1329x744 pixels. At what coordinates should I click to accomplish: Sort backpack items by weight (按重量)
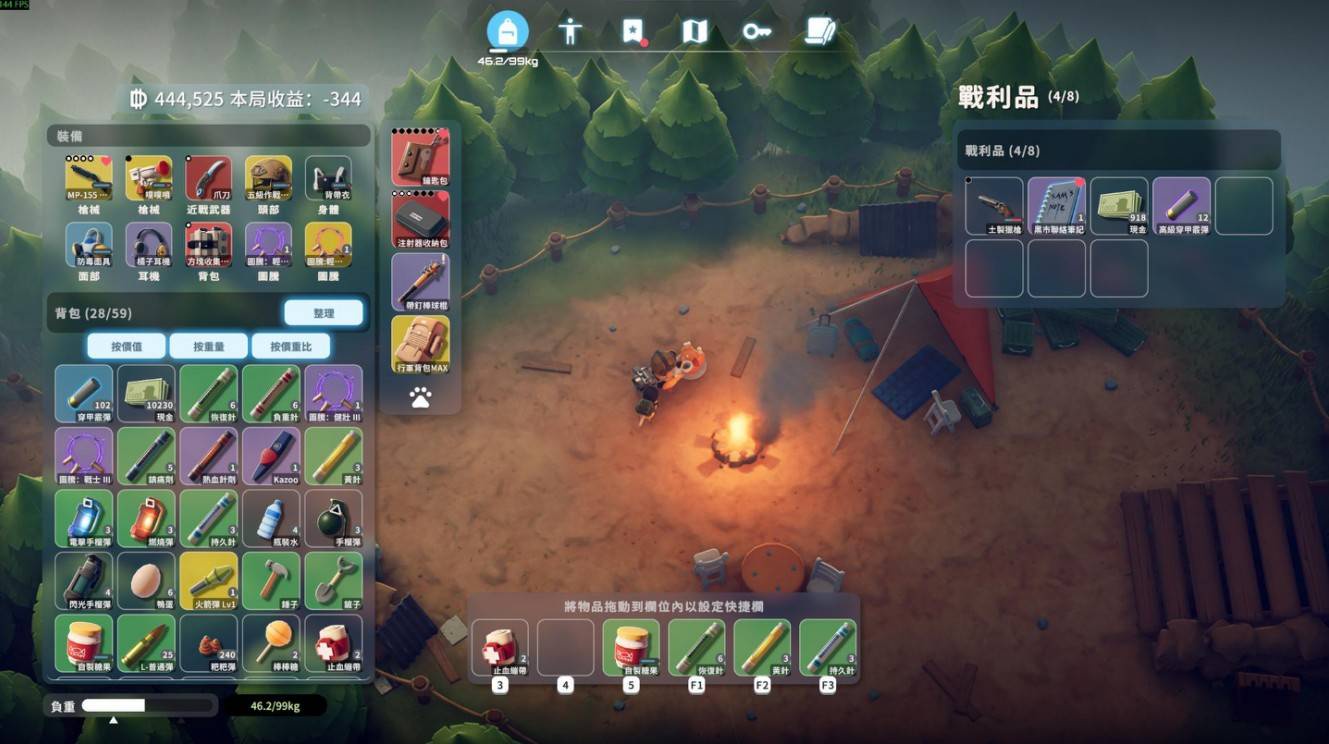pyautogui.click(x=208, y=346)
